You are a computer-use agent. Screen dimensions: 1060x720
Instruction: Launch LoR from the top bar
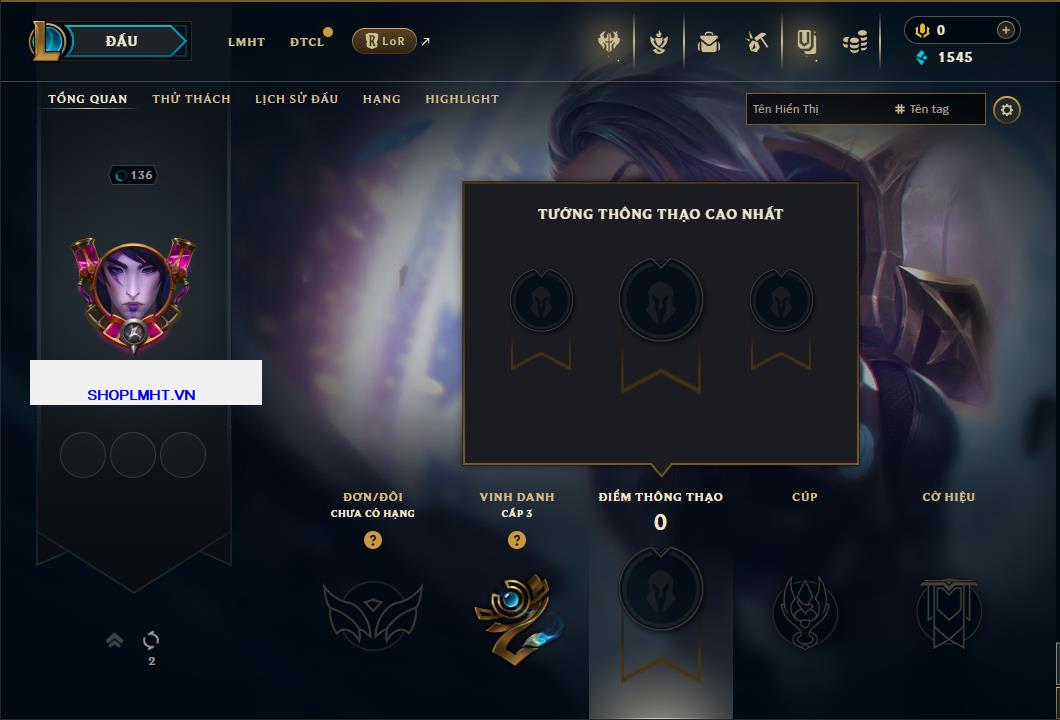pyautogui.click(x=385, y=41)
